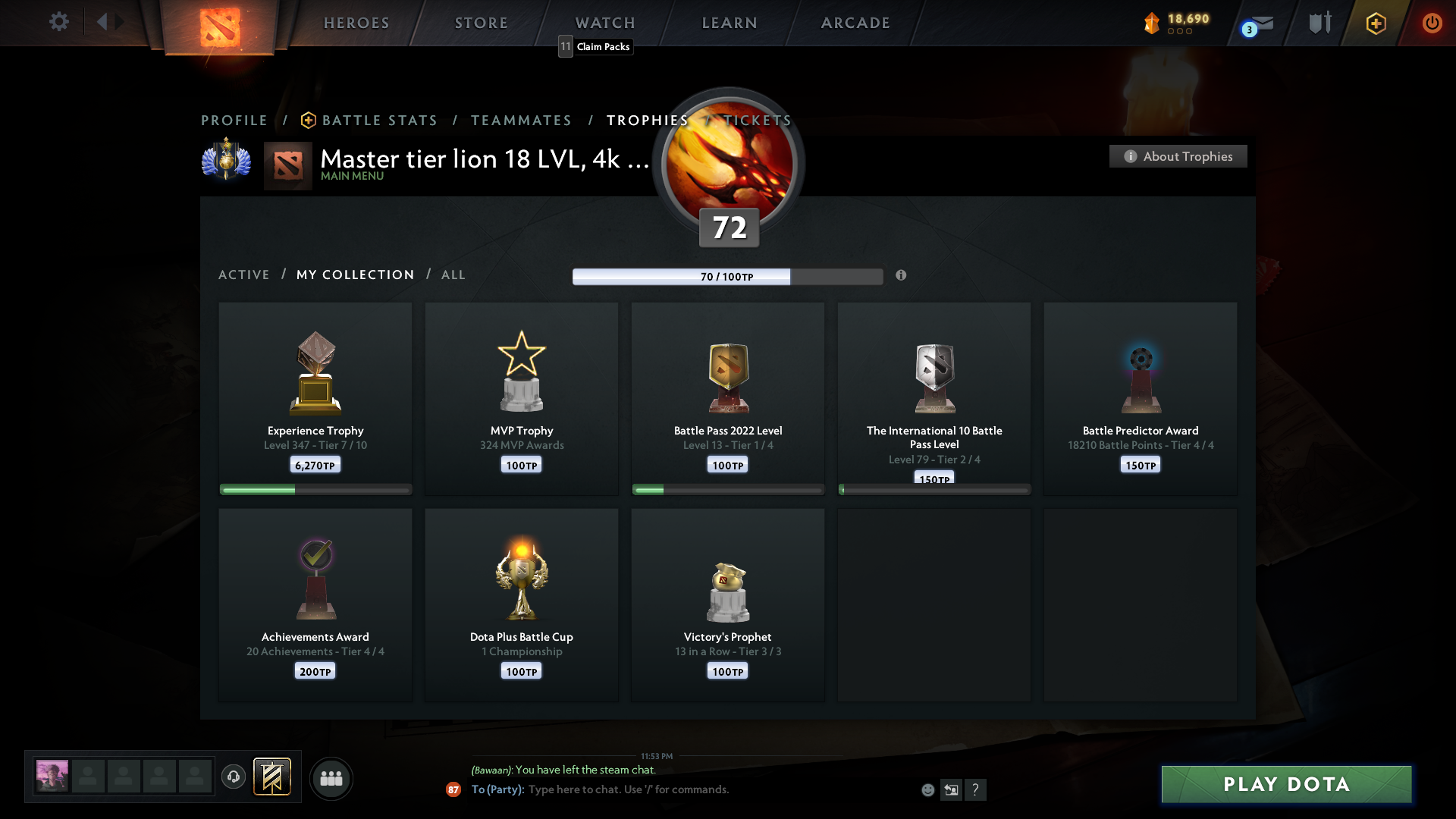Screen dimensions: 1456x819
Task: Open the Dota Plus hexagon icon
Action: (x=1375, y=23)
